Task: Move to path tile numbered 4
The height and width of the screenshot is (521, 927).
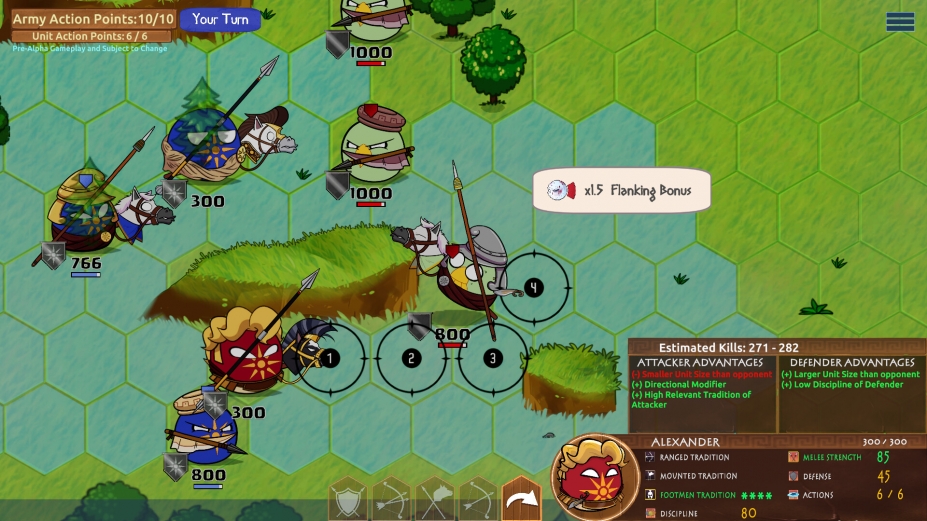Action: [534, 288]
